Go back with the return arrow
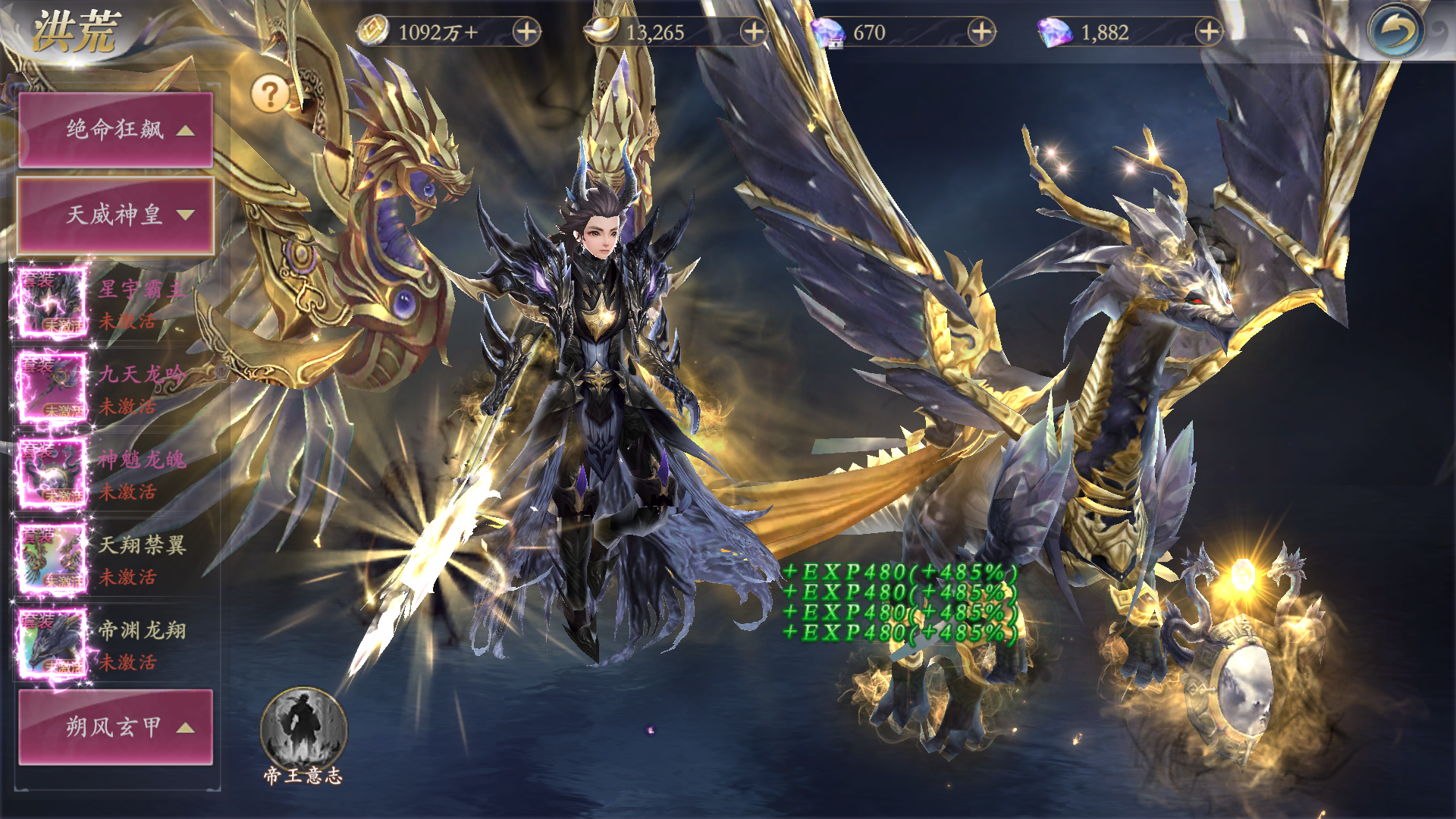The width and height of the screenshot is (1456, 819). point(1395,32)
